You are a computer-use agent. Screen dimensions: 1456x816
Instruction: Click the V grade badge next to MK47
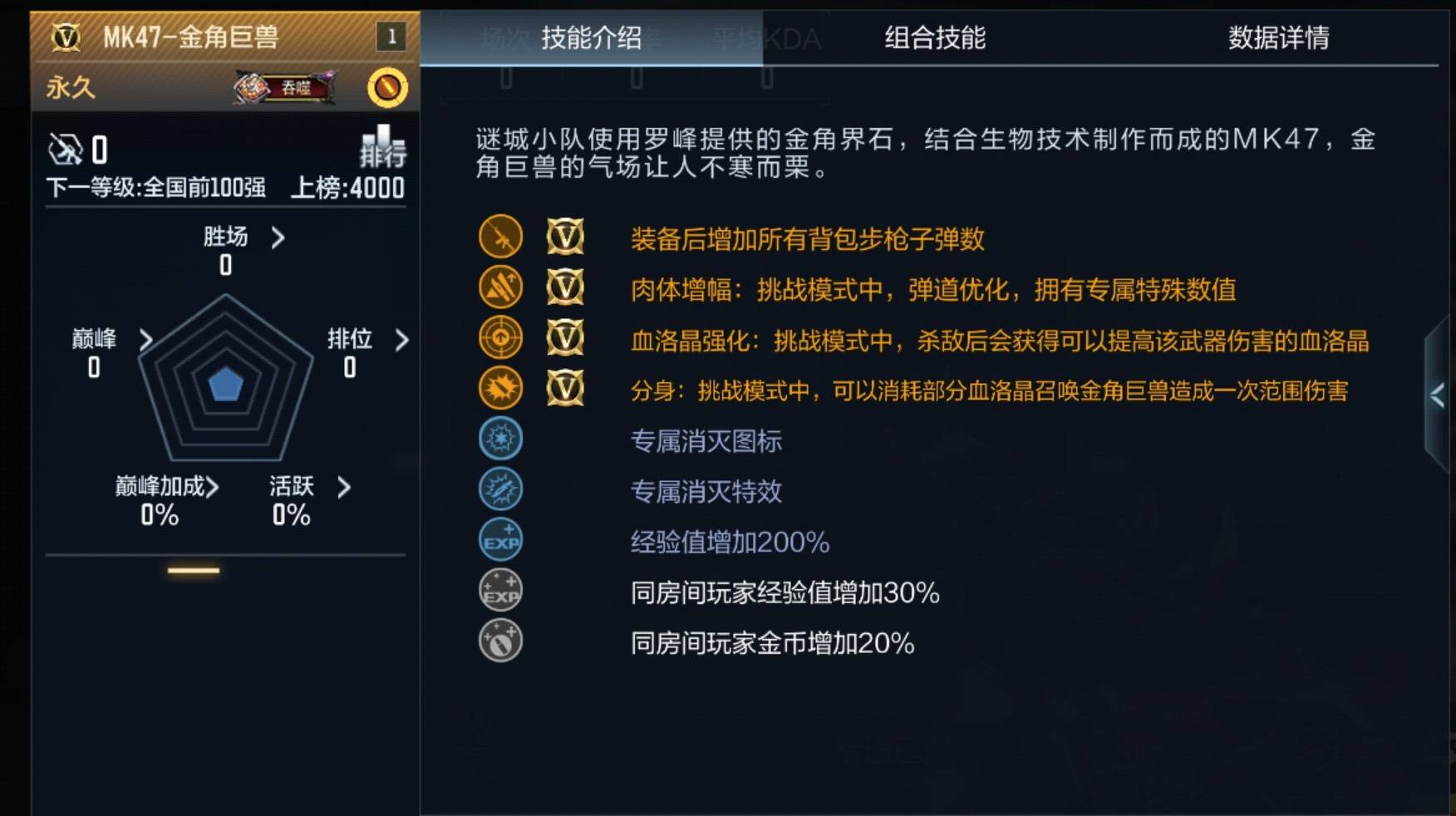pyautogui.click(x=65, y=37)
